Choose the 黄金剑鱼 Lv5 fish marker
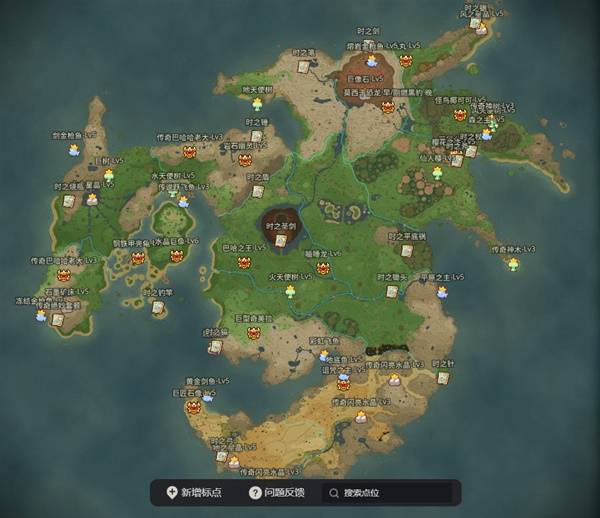The width and height of the screenshot is (600, 518). (207, 396)
